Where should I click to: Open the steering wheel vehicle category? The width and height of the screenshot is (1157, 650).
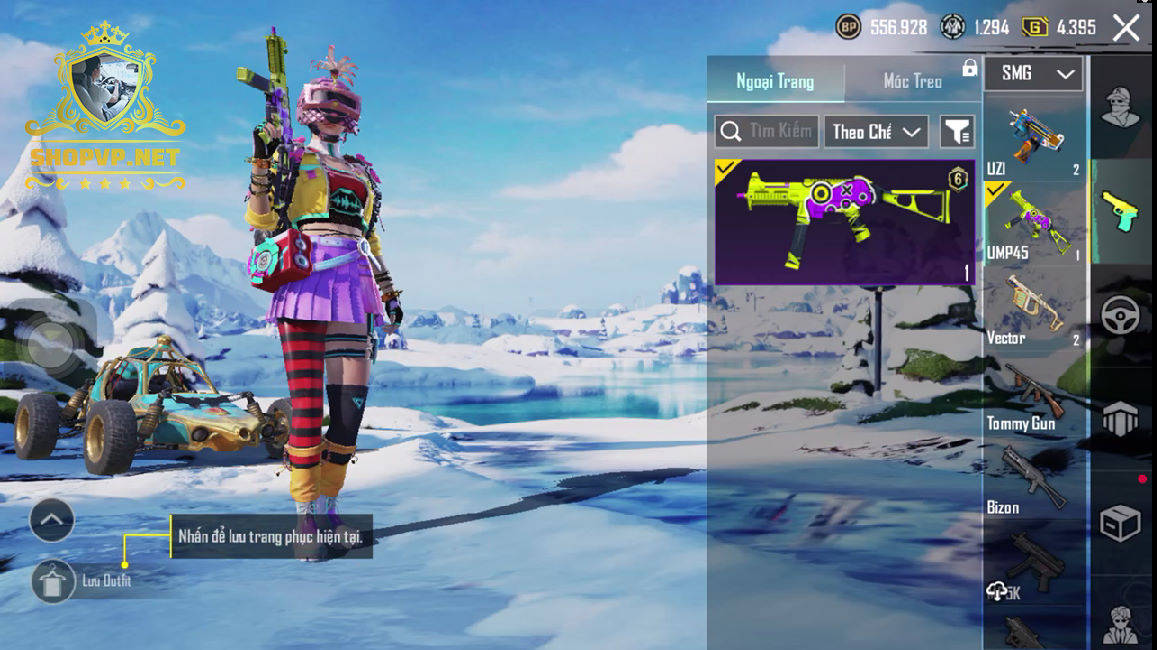click(x=1120, y=315)
